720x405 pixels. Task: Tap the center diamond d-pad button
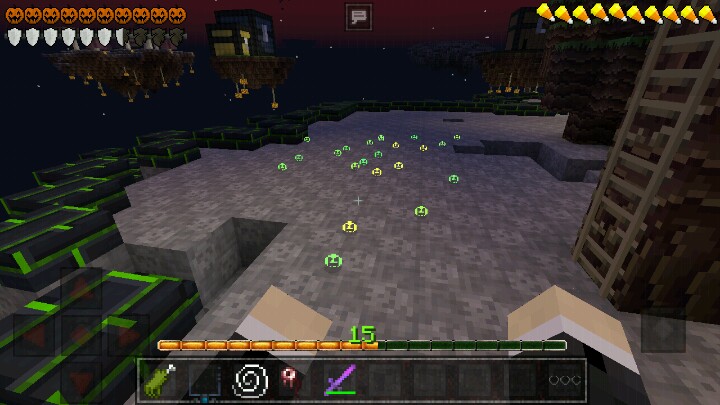click(82, 336)
